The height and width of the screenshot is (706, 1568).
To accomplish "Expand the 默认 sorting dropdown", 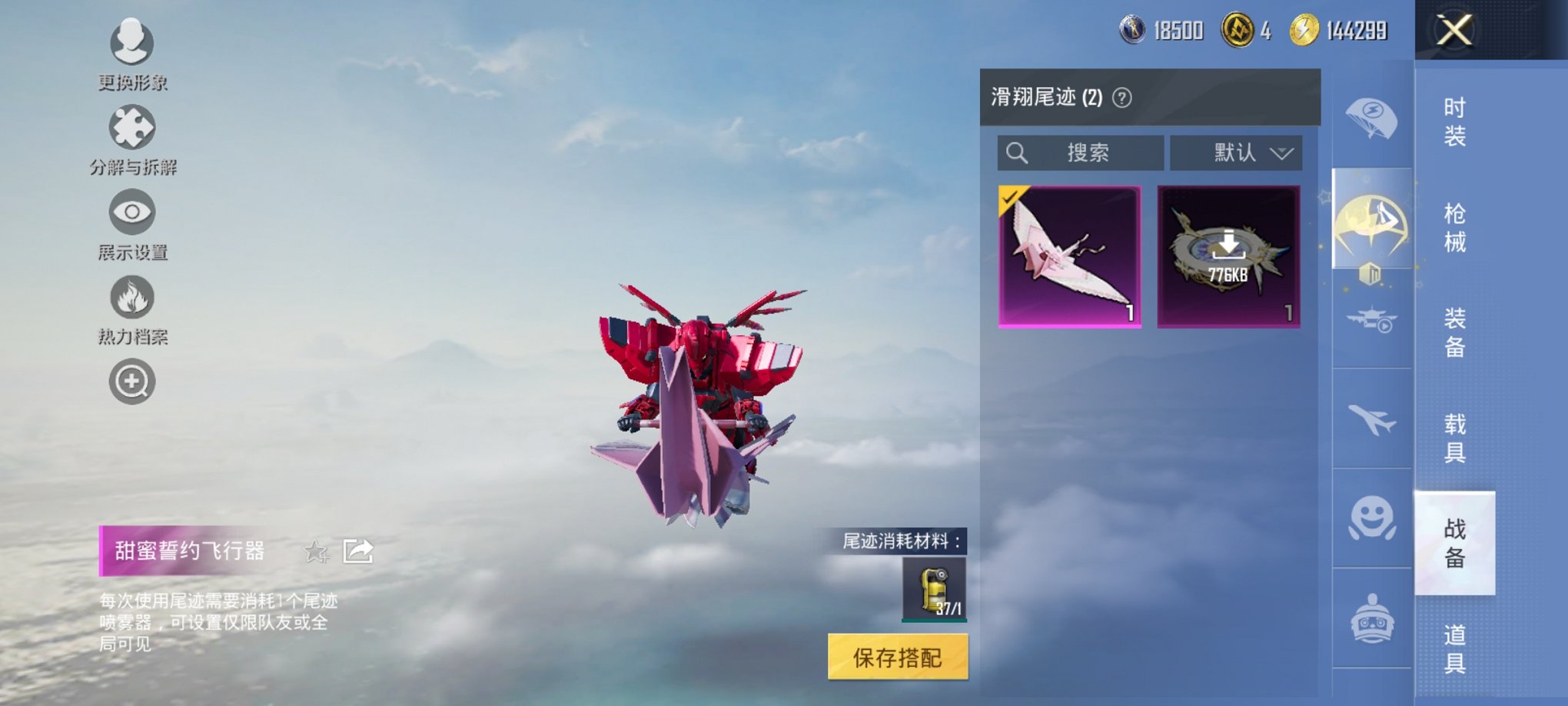I will coord(1234,152).
